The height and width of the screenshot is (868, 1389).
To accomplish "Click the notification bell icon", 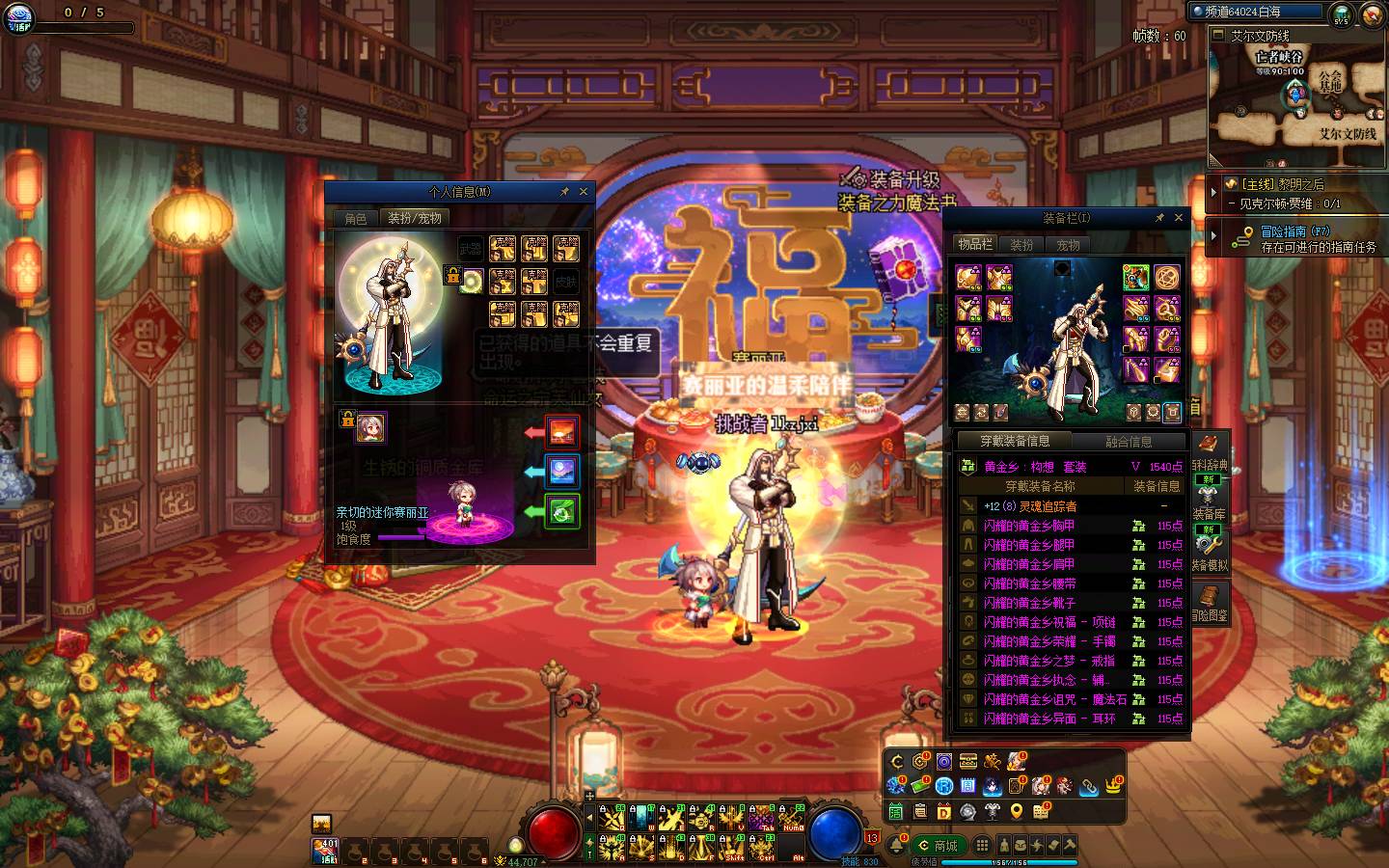I will coord(896,846).
